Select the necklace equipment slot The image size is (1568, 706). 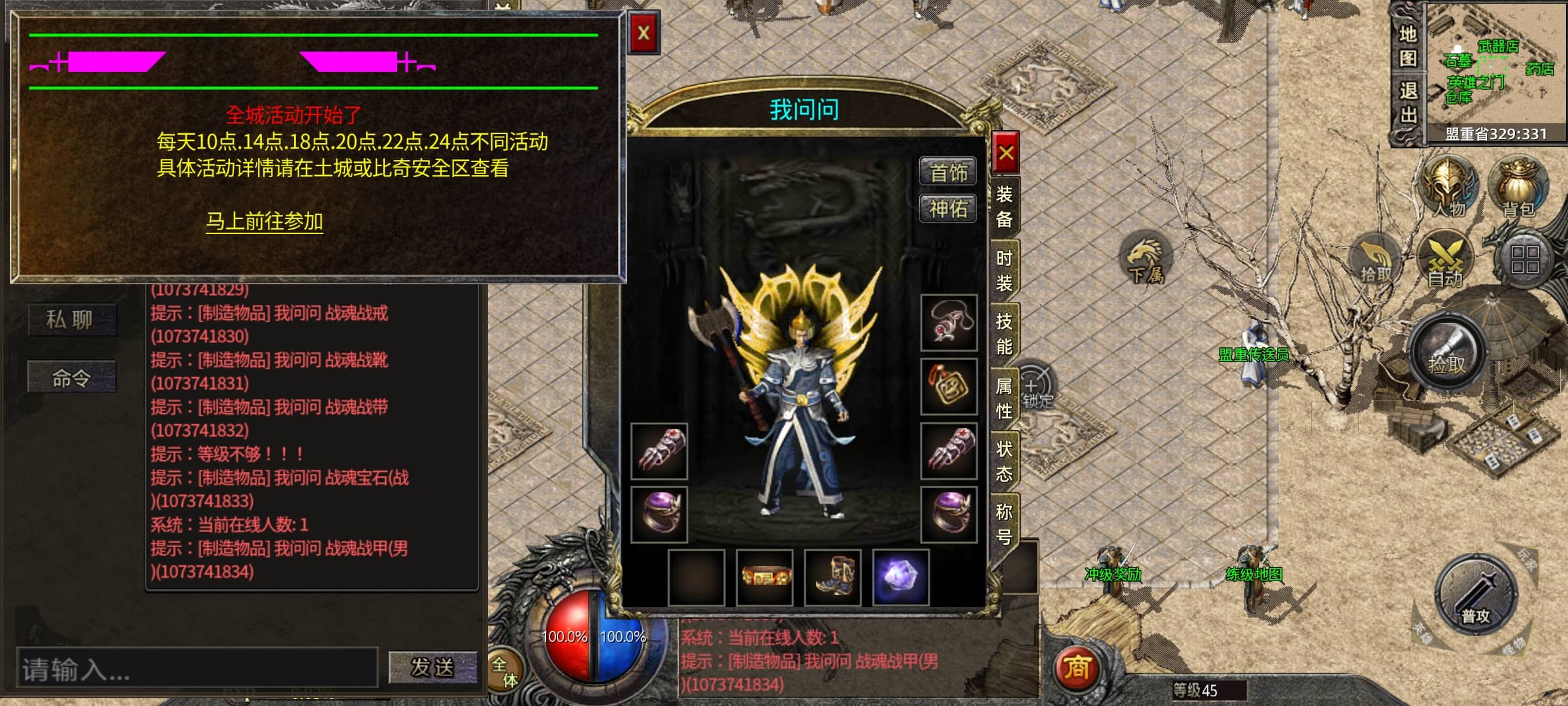pos(949,323)
